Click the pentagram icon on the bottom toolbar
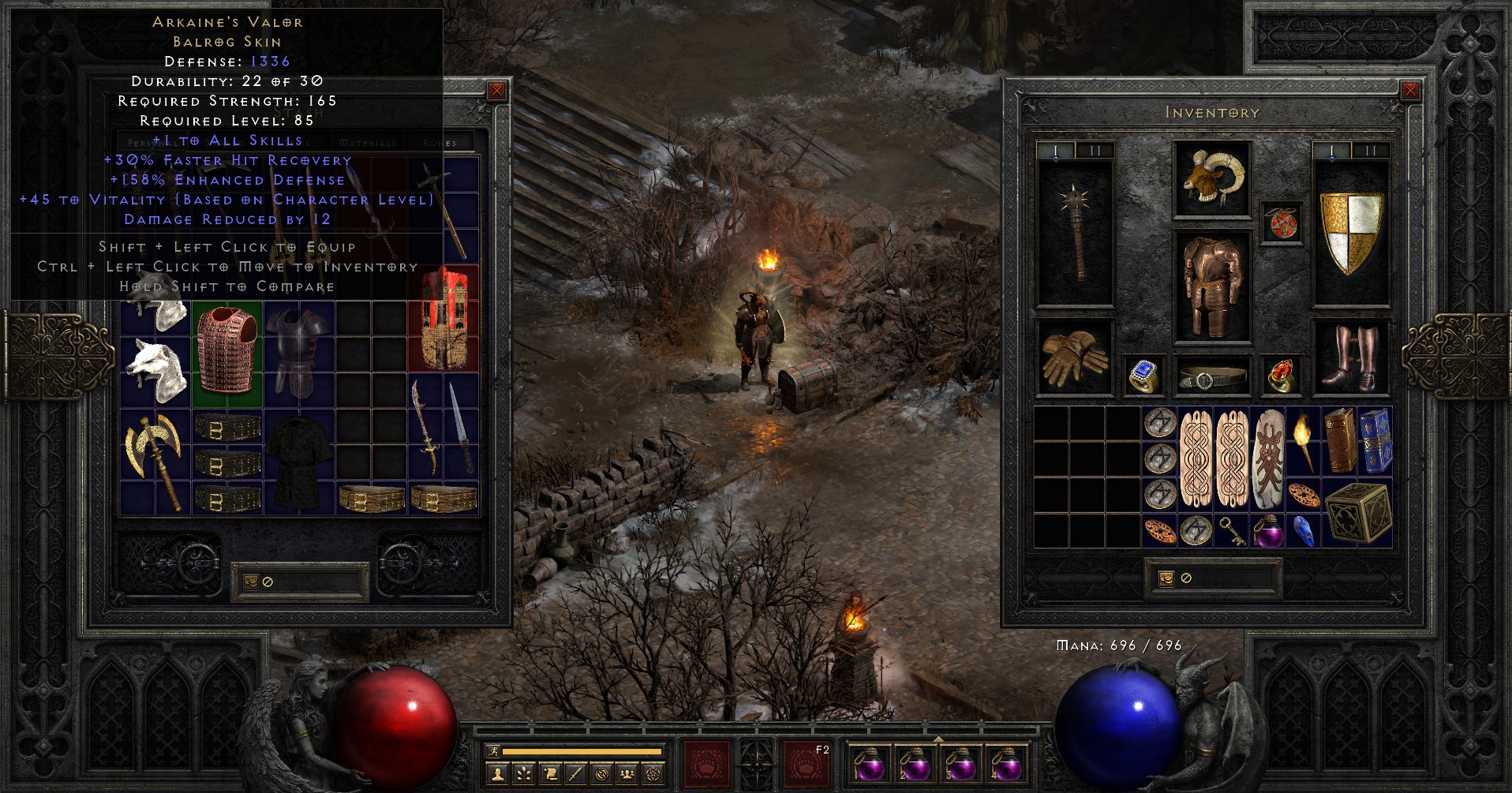 coord(654,775)
